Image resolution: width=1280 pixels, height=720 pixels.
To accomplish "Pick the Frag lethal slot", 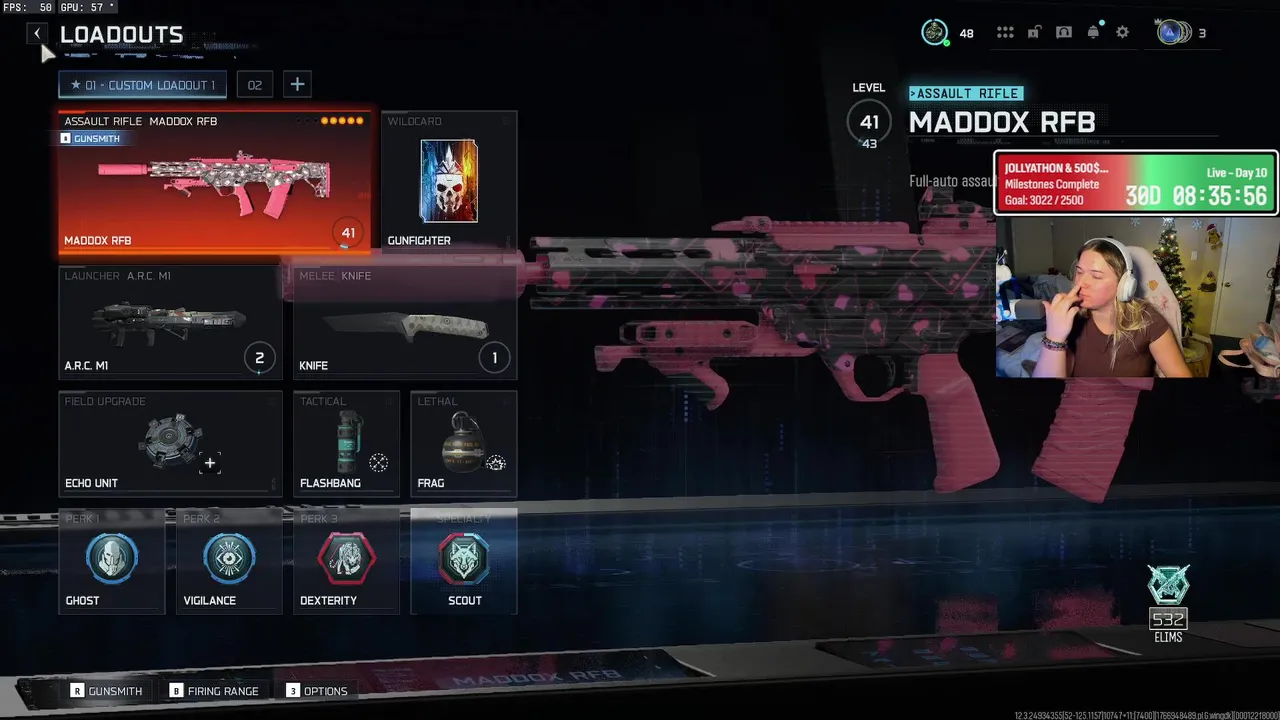I will (x=463, y=443).
